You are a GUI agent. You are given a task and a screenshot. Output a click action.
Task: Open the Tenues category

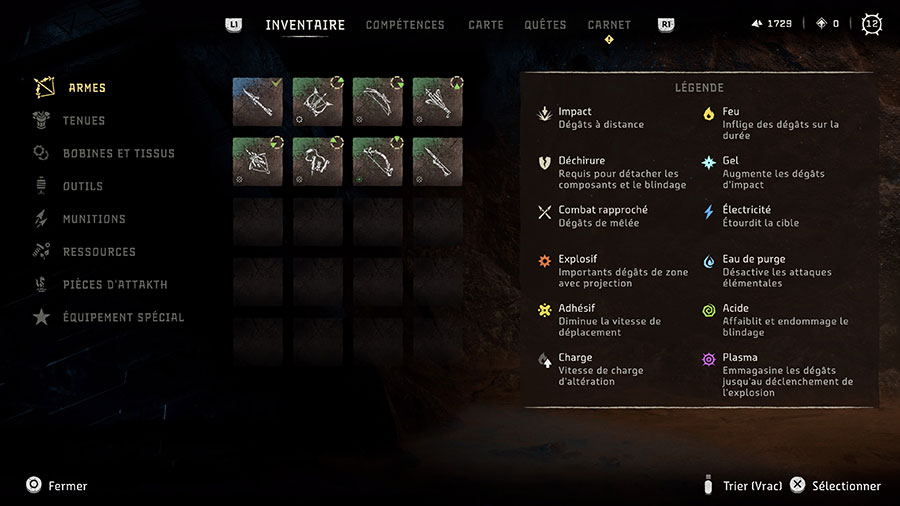84,121
